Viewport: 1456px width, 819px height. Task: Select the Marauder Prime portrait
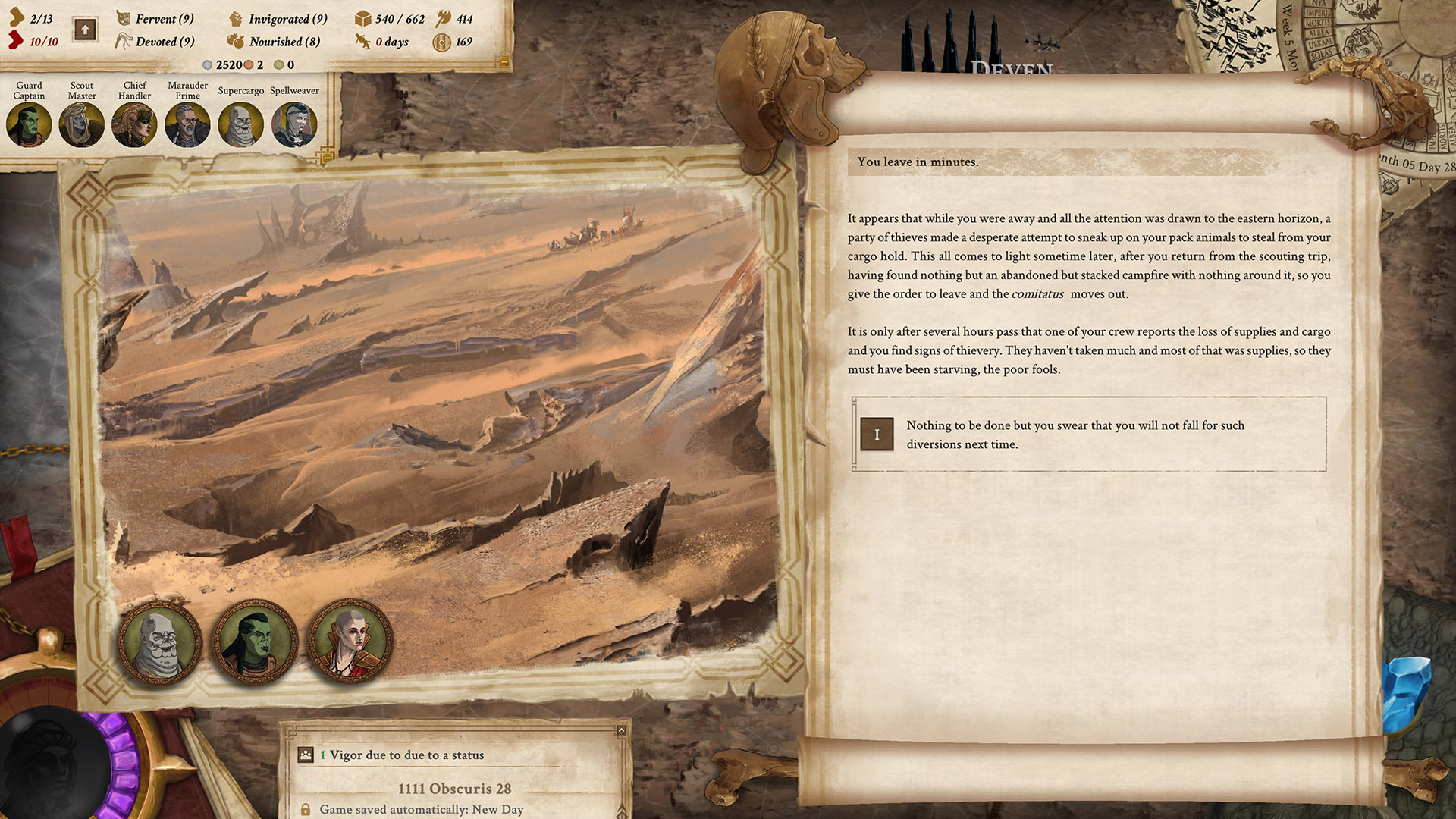(x=187, y=124)
